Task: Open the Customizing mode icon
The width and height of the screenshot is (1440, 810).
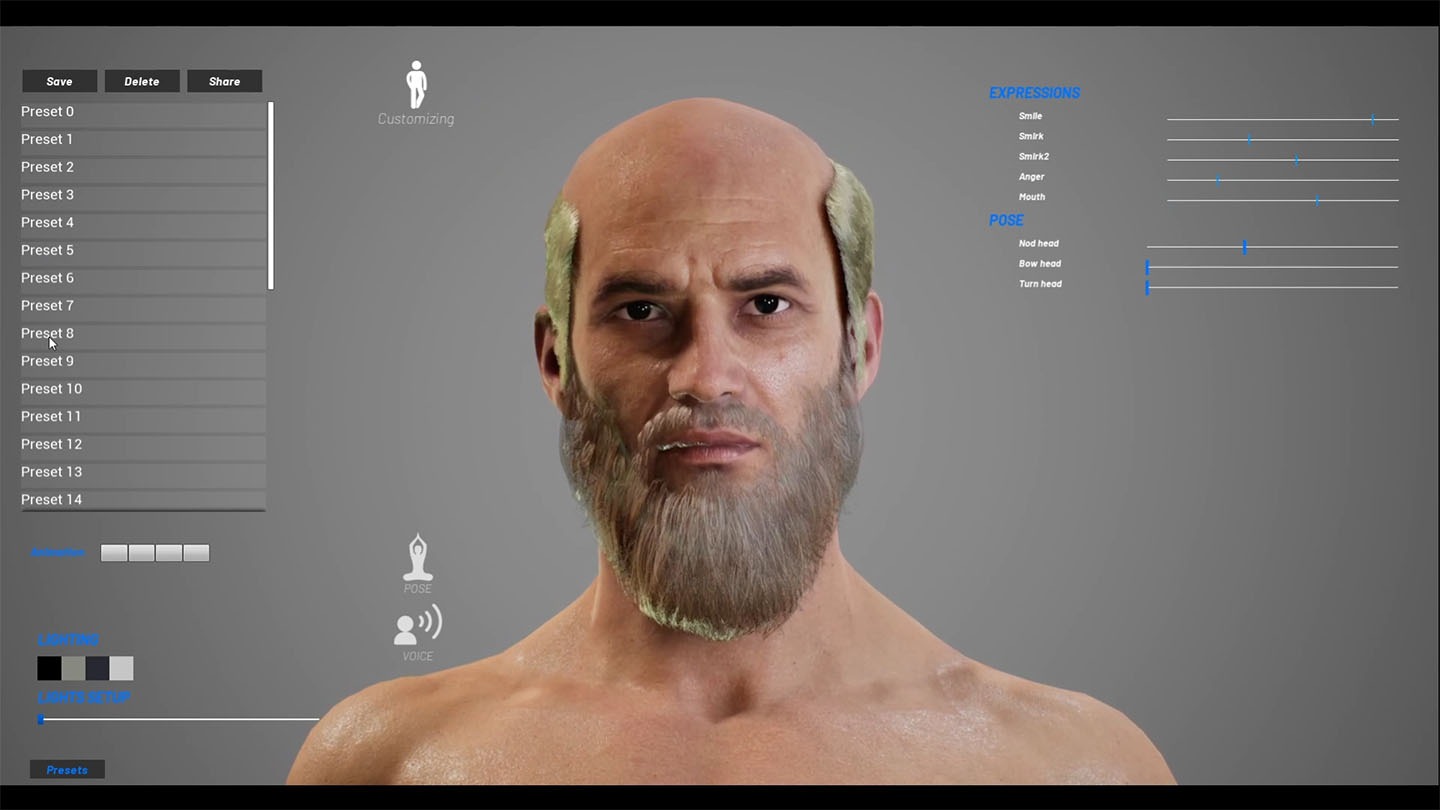Action: coord(416,87)
